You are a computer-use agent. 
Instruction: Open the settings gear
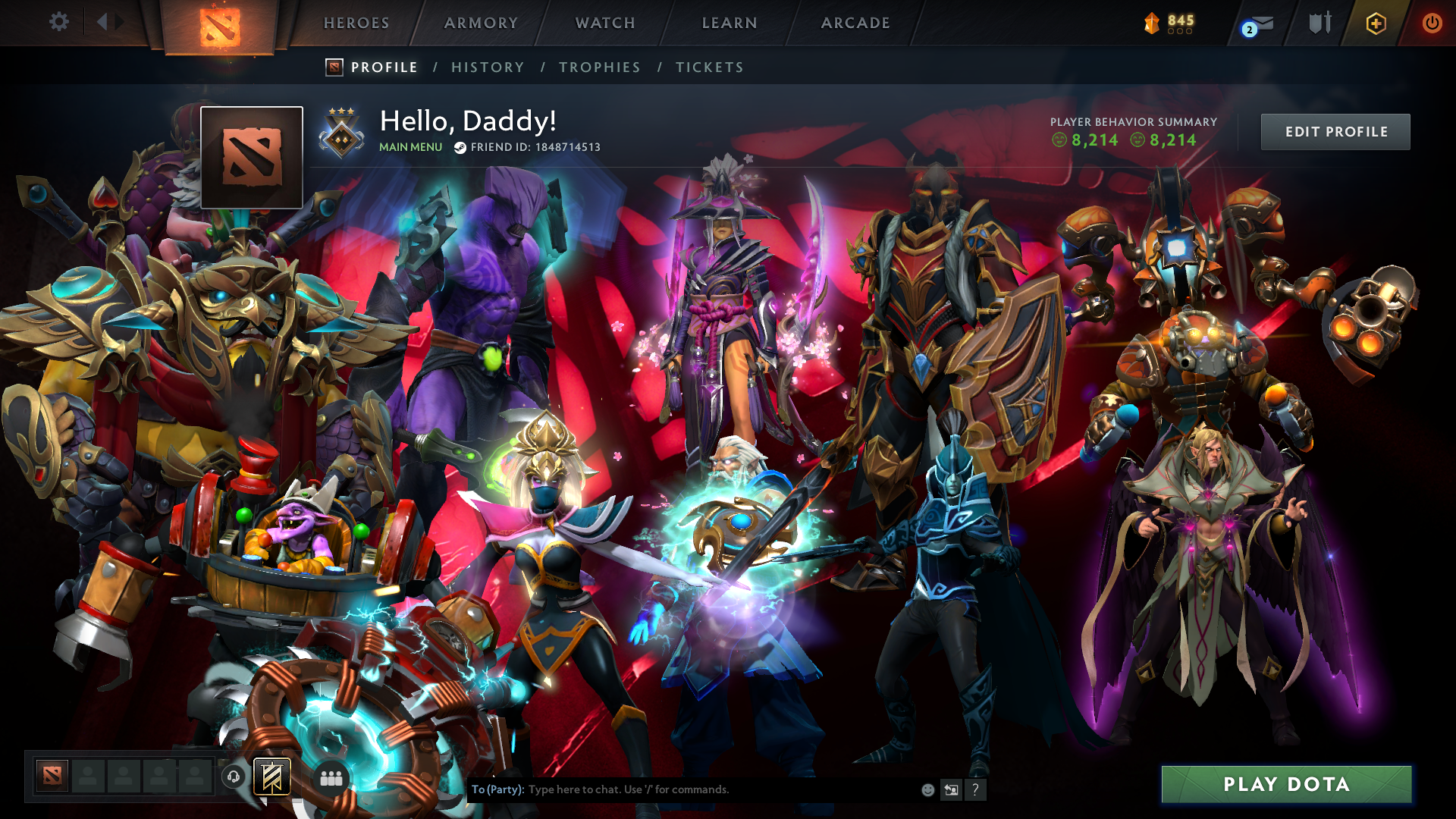[59, 23]
